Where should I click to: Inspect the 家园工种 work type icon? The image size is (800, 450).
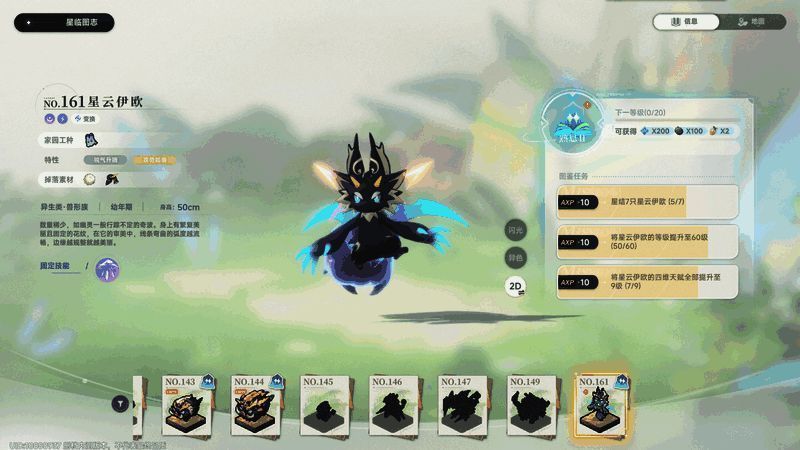pos(90,140)
